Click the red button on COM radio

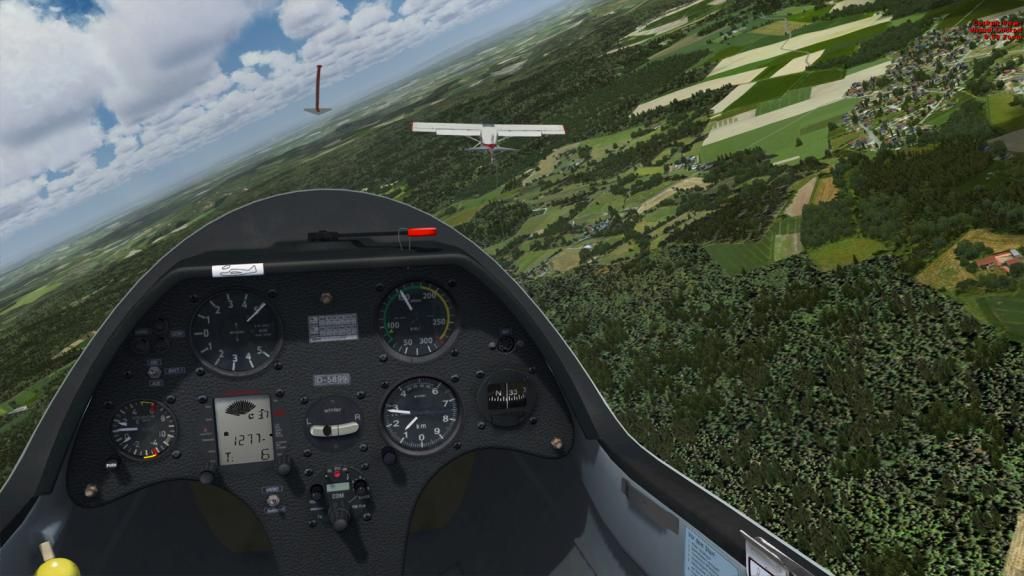(x=337, y=473)
